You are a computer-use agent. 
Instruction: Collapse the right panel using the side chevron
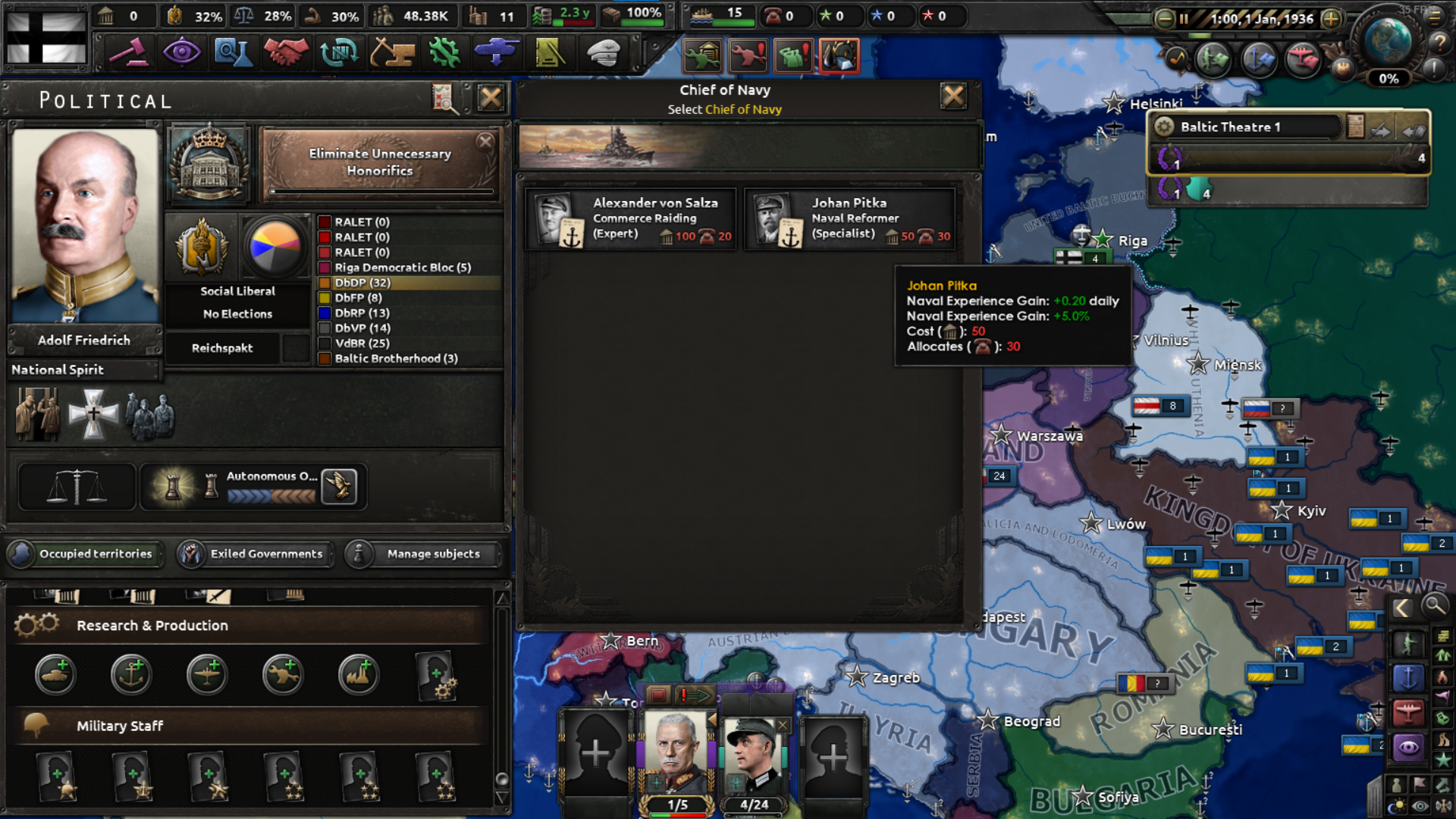[x=1402, y=607]
